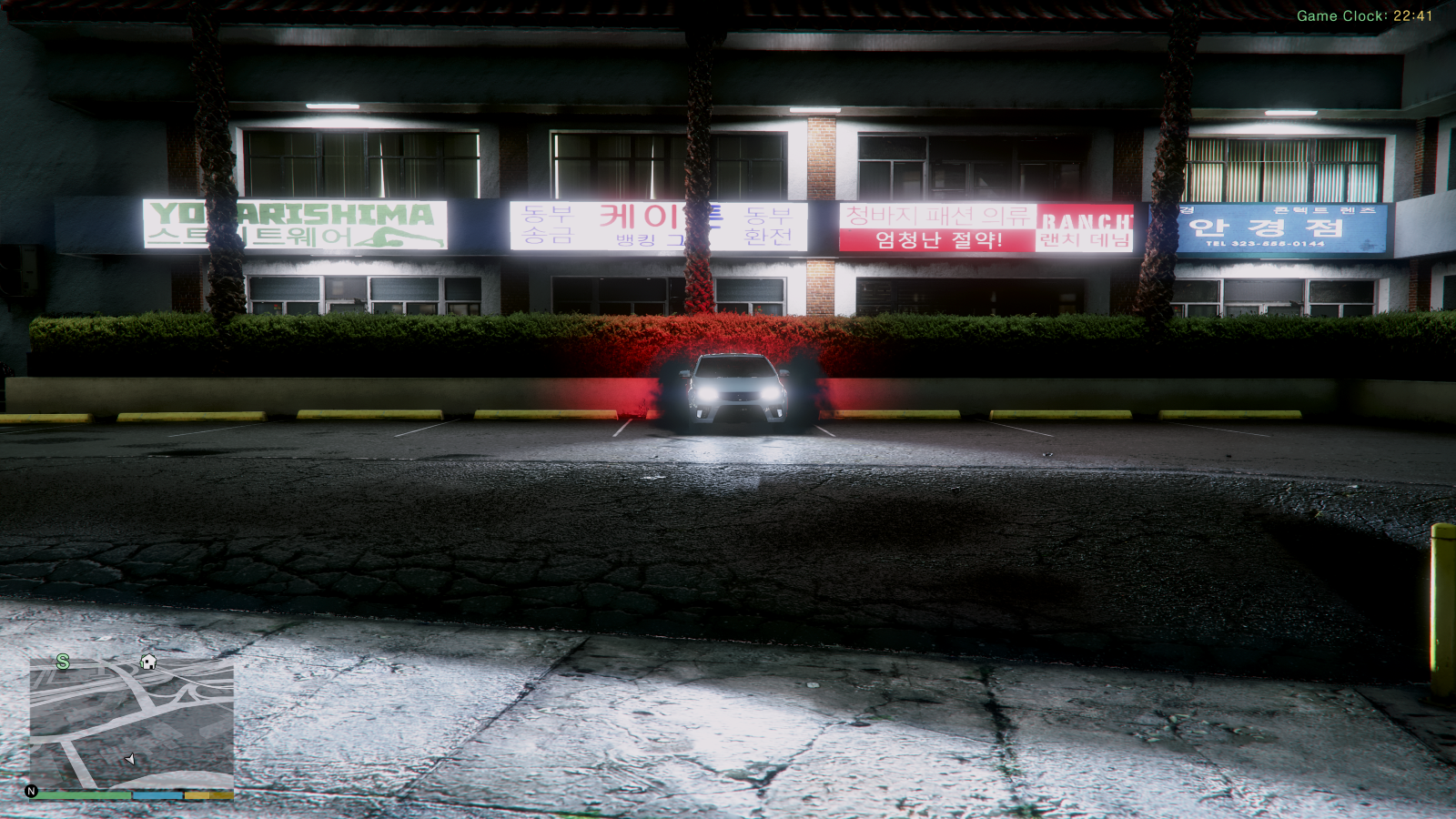Viewport: 1456px width, 819px height.
Task: Click the minimap in the corner
Action: click(131, 723)
